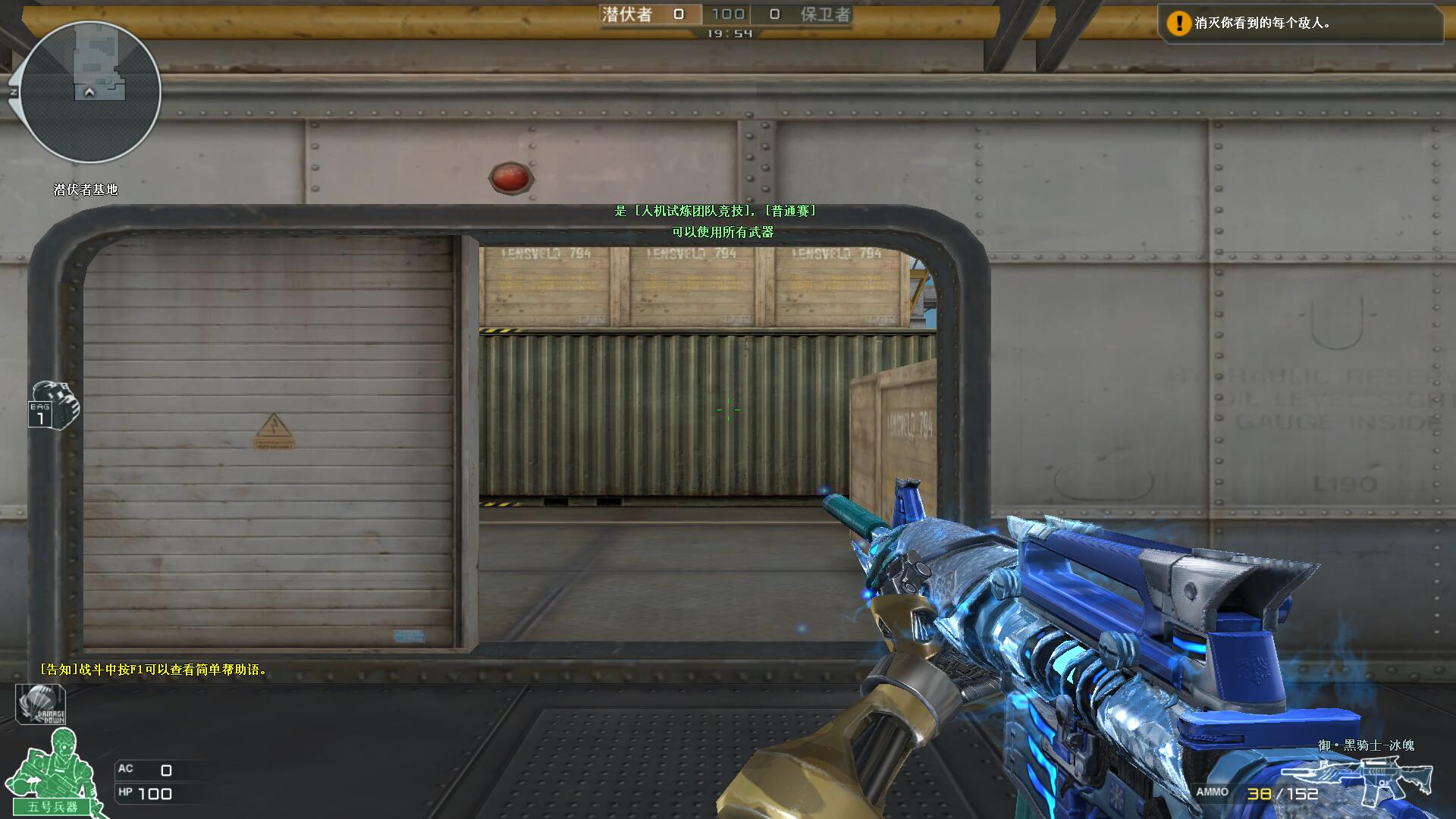
Task: Select the BAG 1 backpack icon
Action: [x=54, y=406]
